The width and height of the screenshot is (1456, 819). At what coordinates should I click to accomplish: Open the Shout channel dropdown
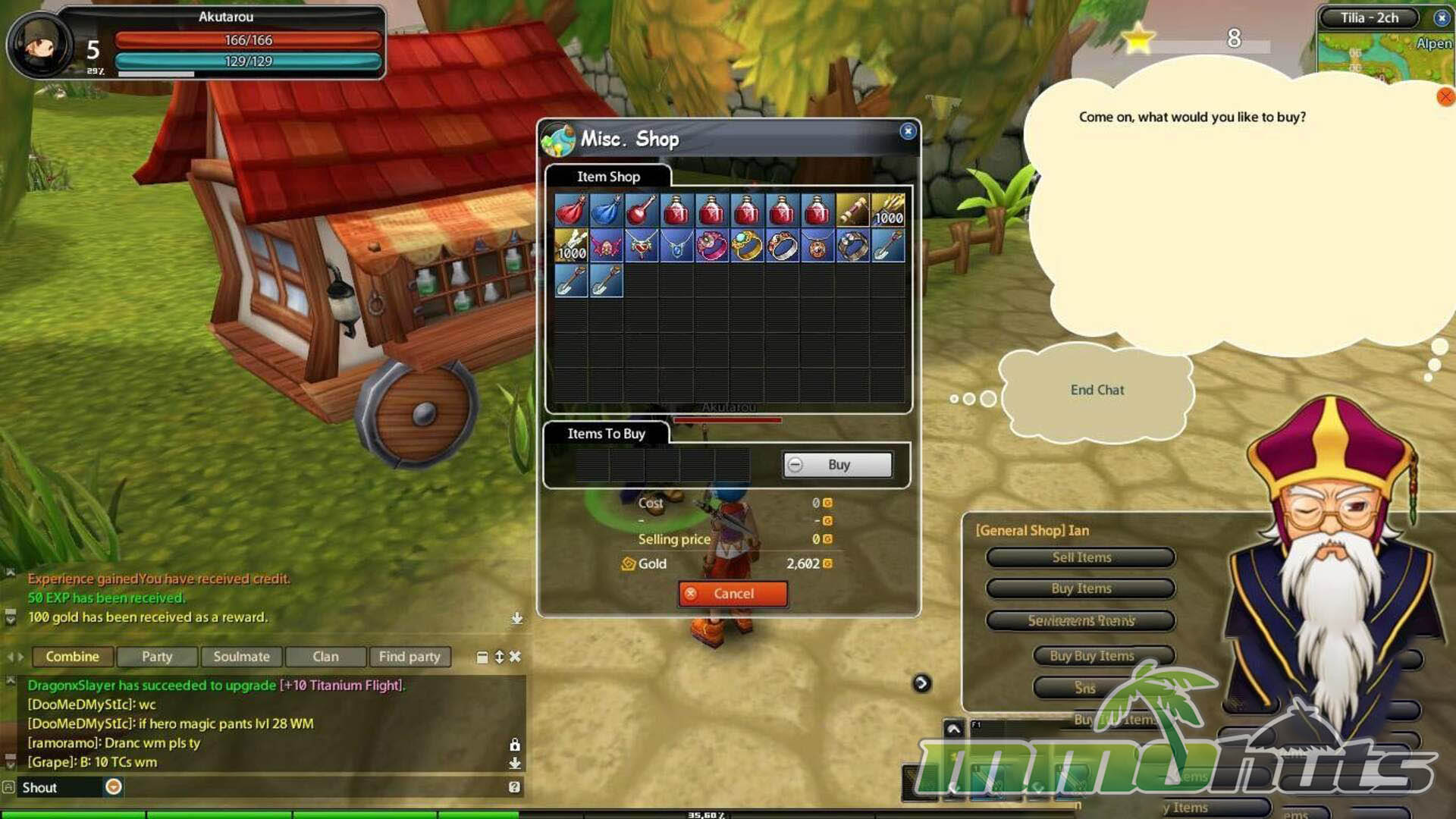pos(114,787)
